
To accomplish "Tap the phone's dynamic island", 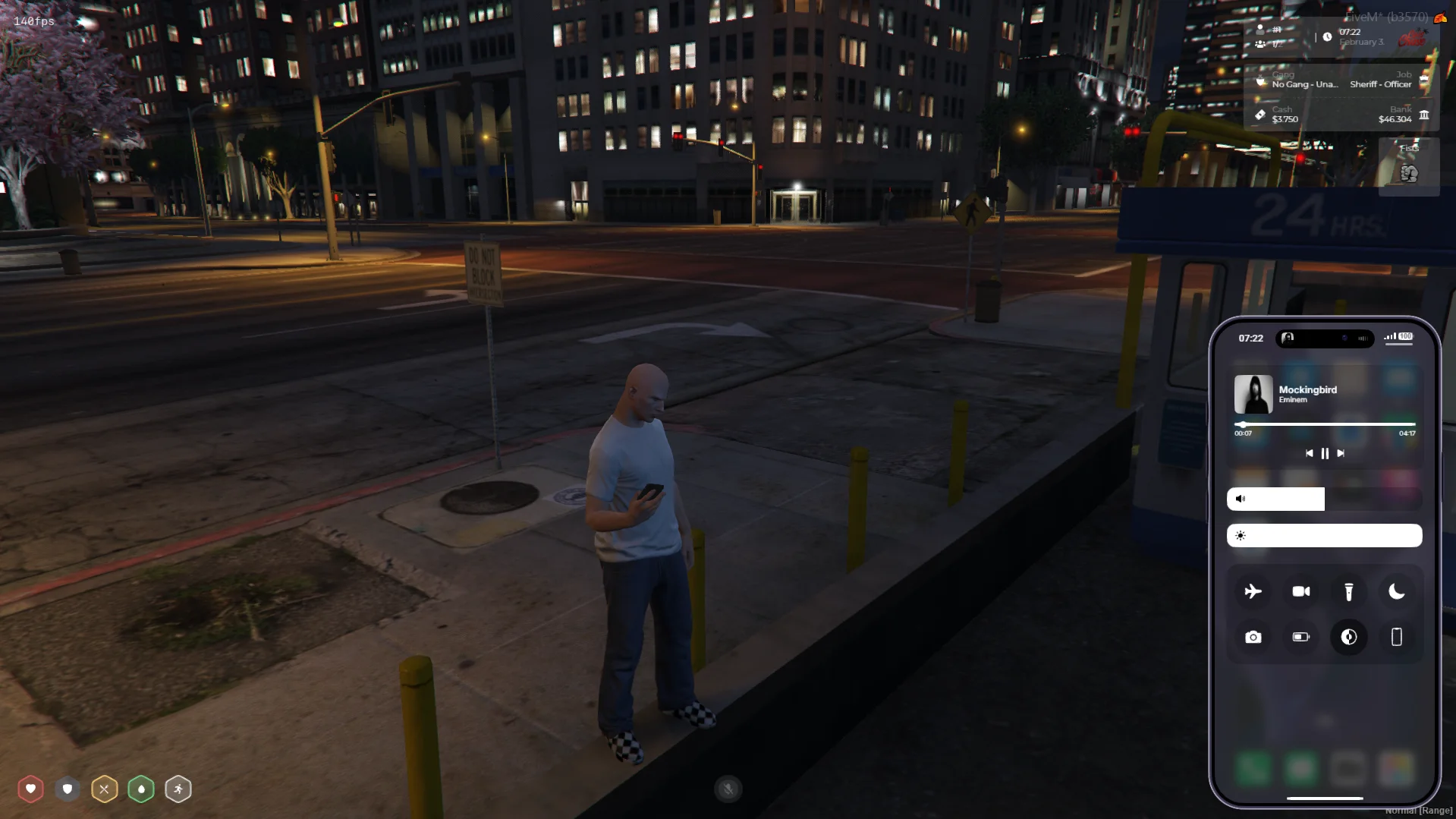I will pyautogui.click(x=1325, y=339).
